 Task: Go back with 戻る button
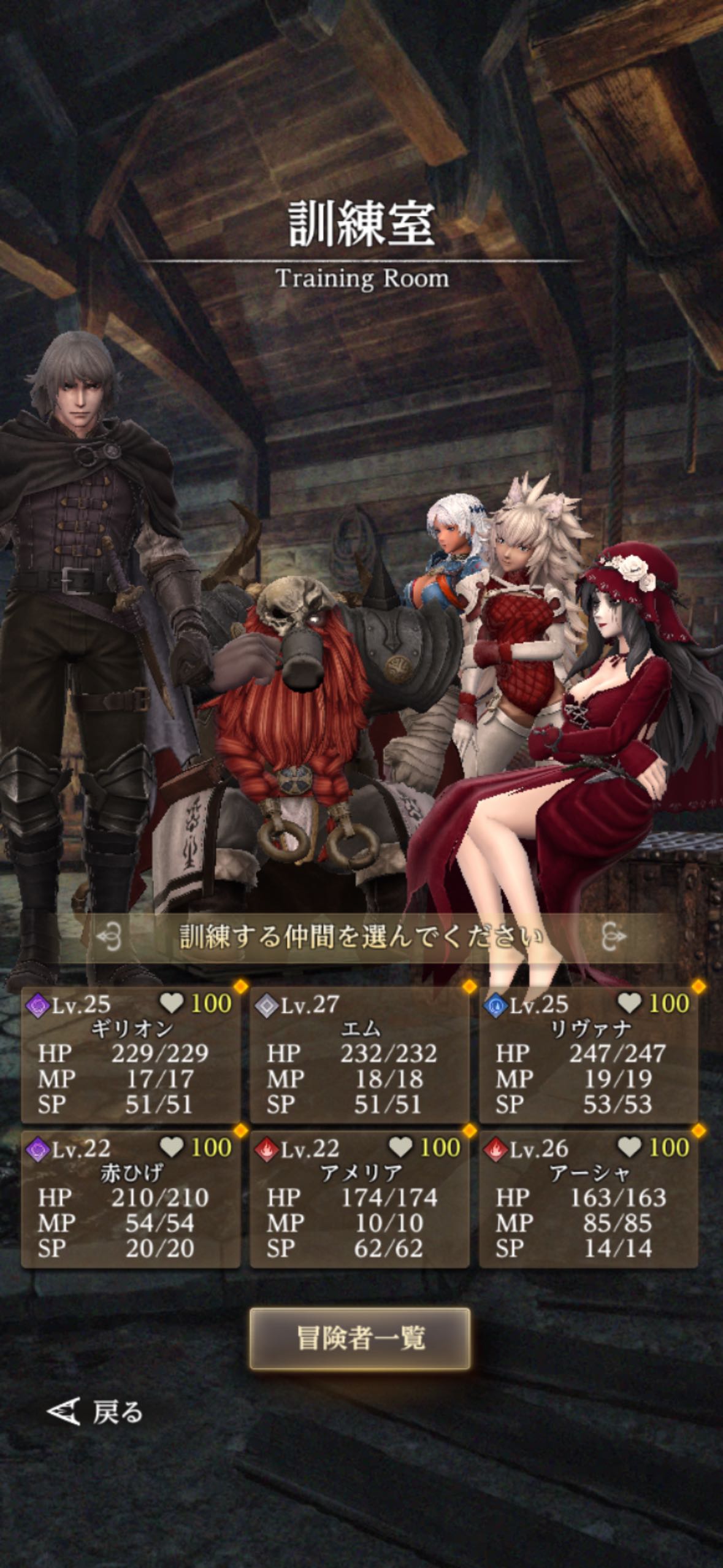click(x=96, y=1412)
